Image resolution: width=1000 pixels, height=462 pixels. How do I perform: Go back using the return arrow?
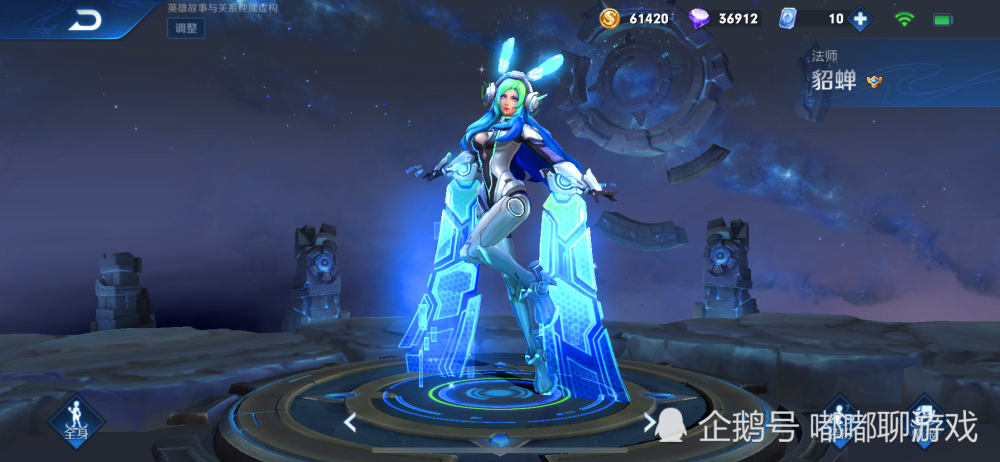coord(87,19)
